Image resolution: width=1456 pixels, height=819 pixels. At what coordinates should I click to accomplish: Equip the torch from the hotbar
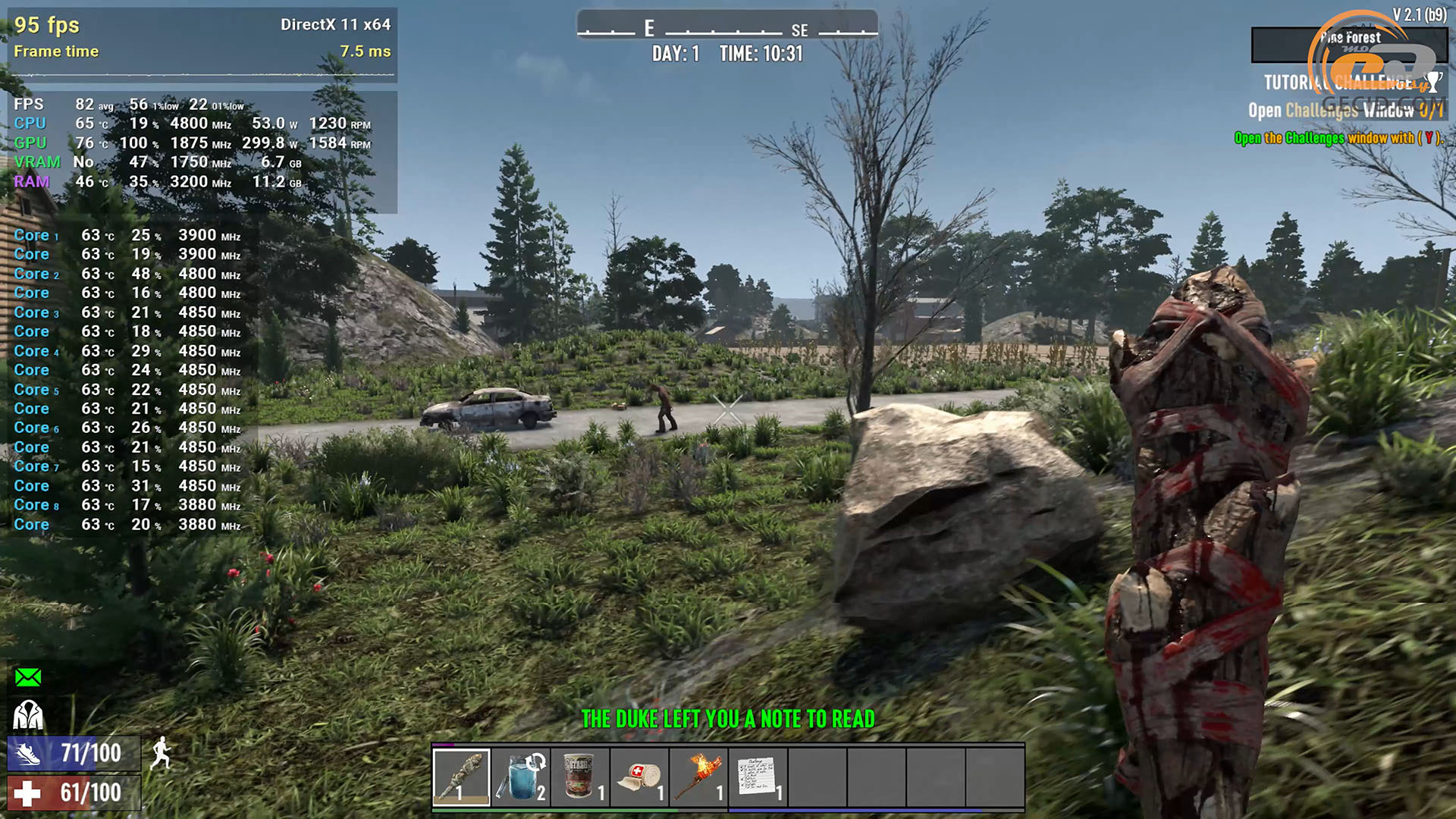[698, 776]
